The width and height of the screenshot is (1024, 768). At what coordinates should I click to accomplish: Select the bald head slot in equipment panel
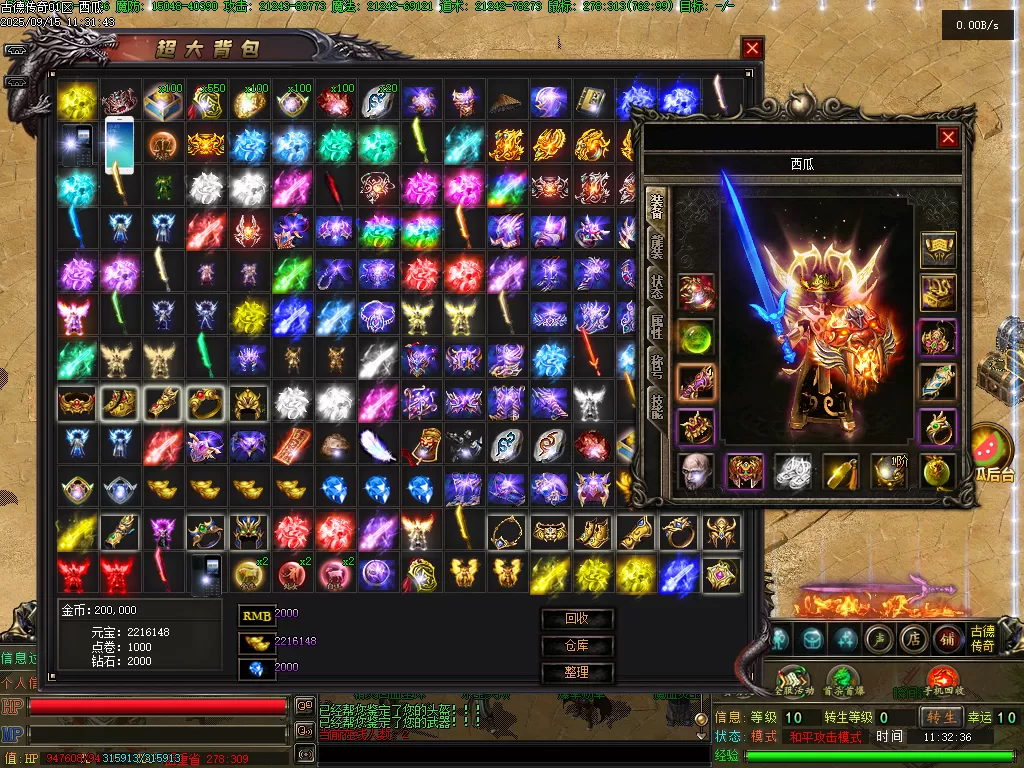coord(694,471)
